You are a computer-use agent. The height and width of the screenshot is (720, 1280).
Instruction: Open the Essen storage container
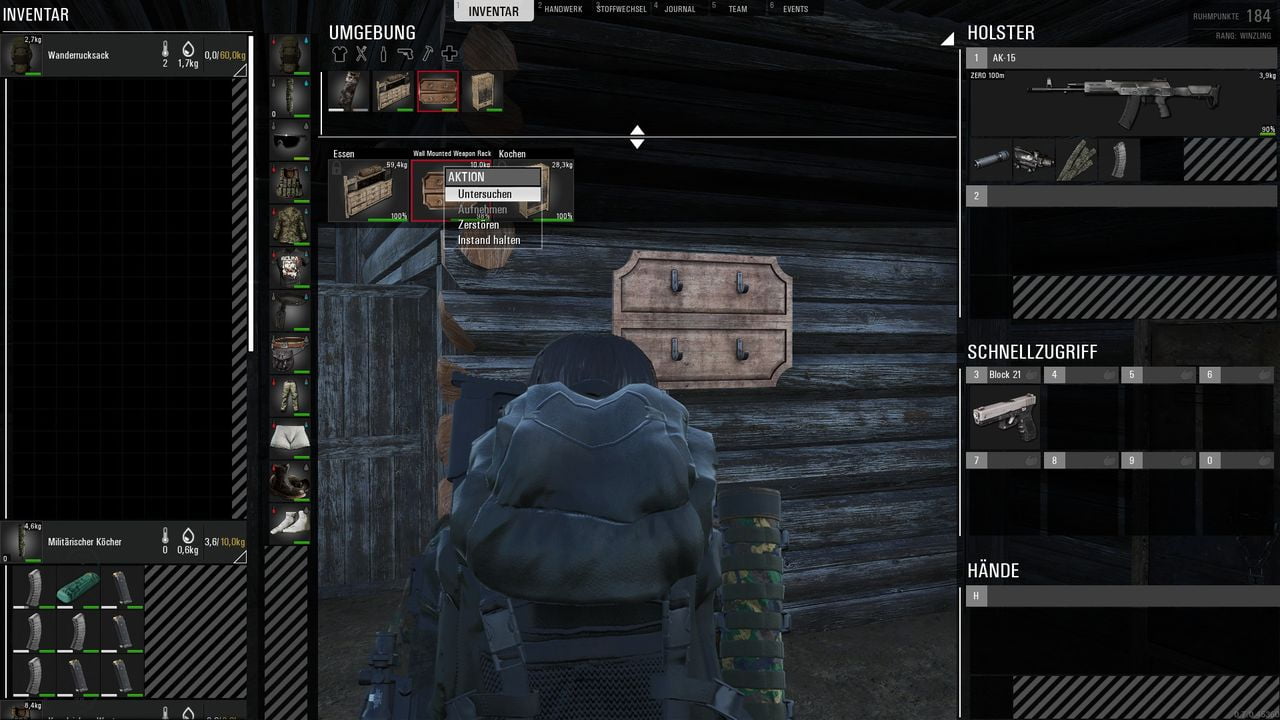369,192
